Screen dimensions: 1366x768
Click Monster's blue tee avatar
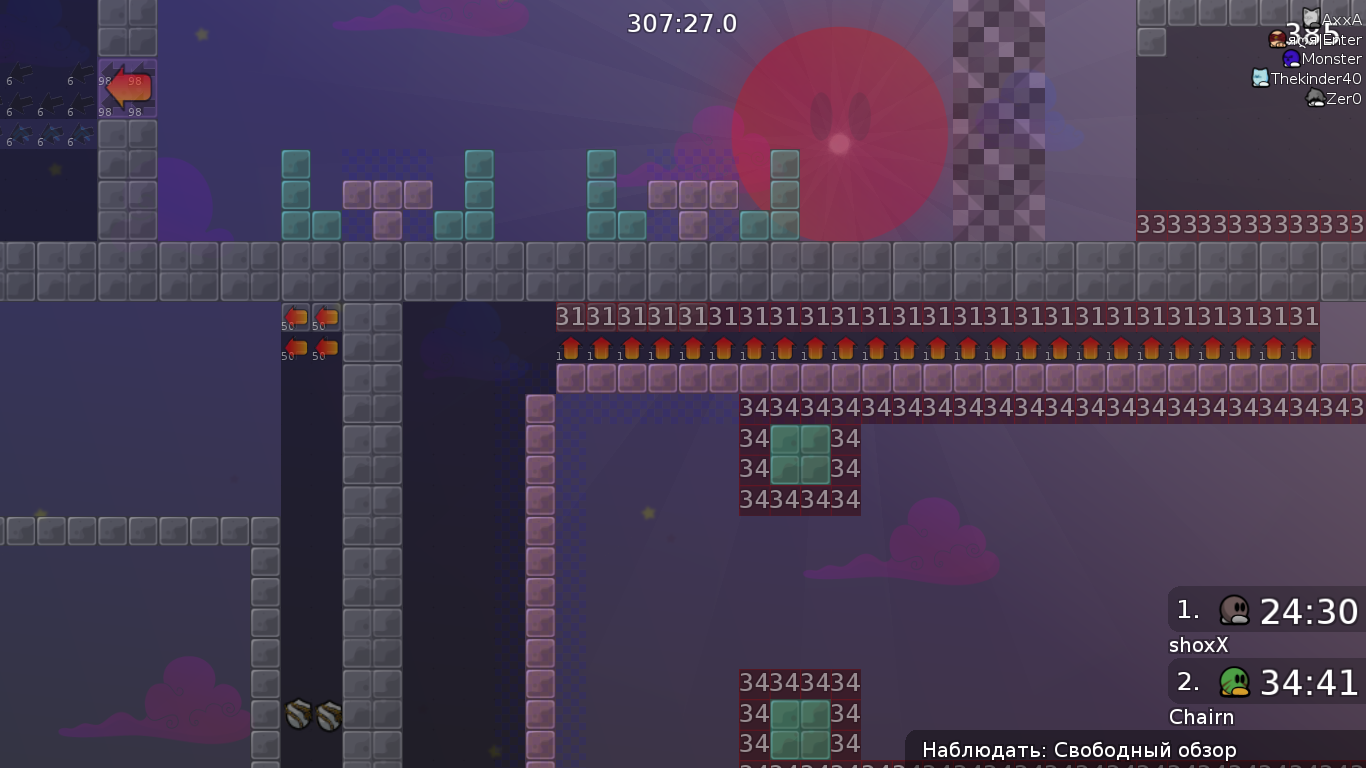pyautogui.click(x=1291, y=59)
